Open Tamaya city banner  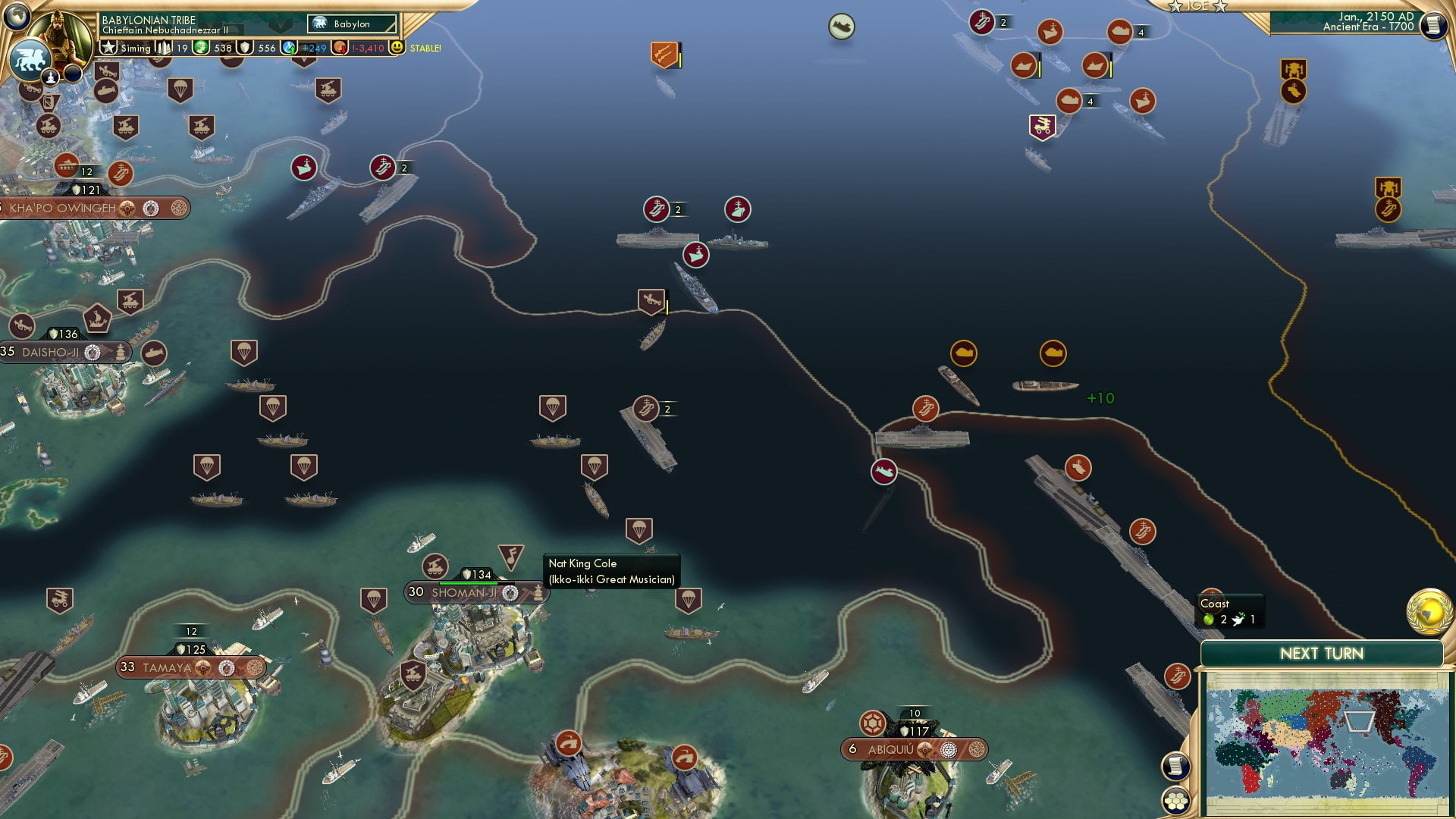[168, 667]
